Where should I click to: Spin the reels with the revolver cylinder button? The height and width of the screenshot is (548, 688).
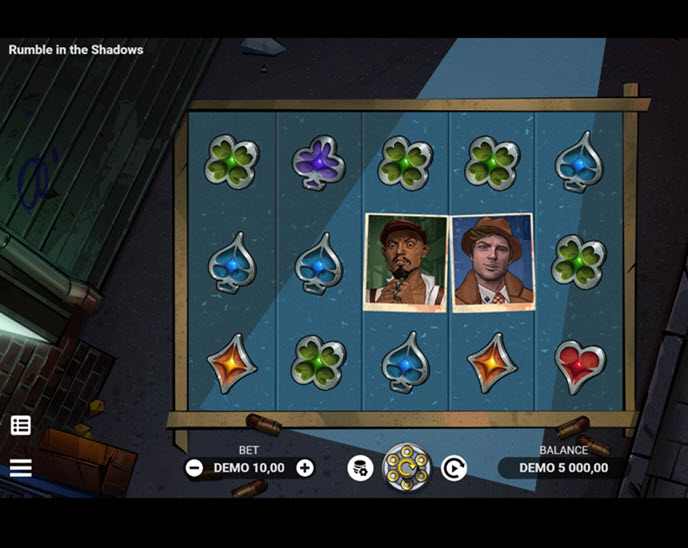[x=406, y=467]
